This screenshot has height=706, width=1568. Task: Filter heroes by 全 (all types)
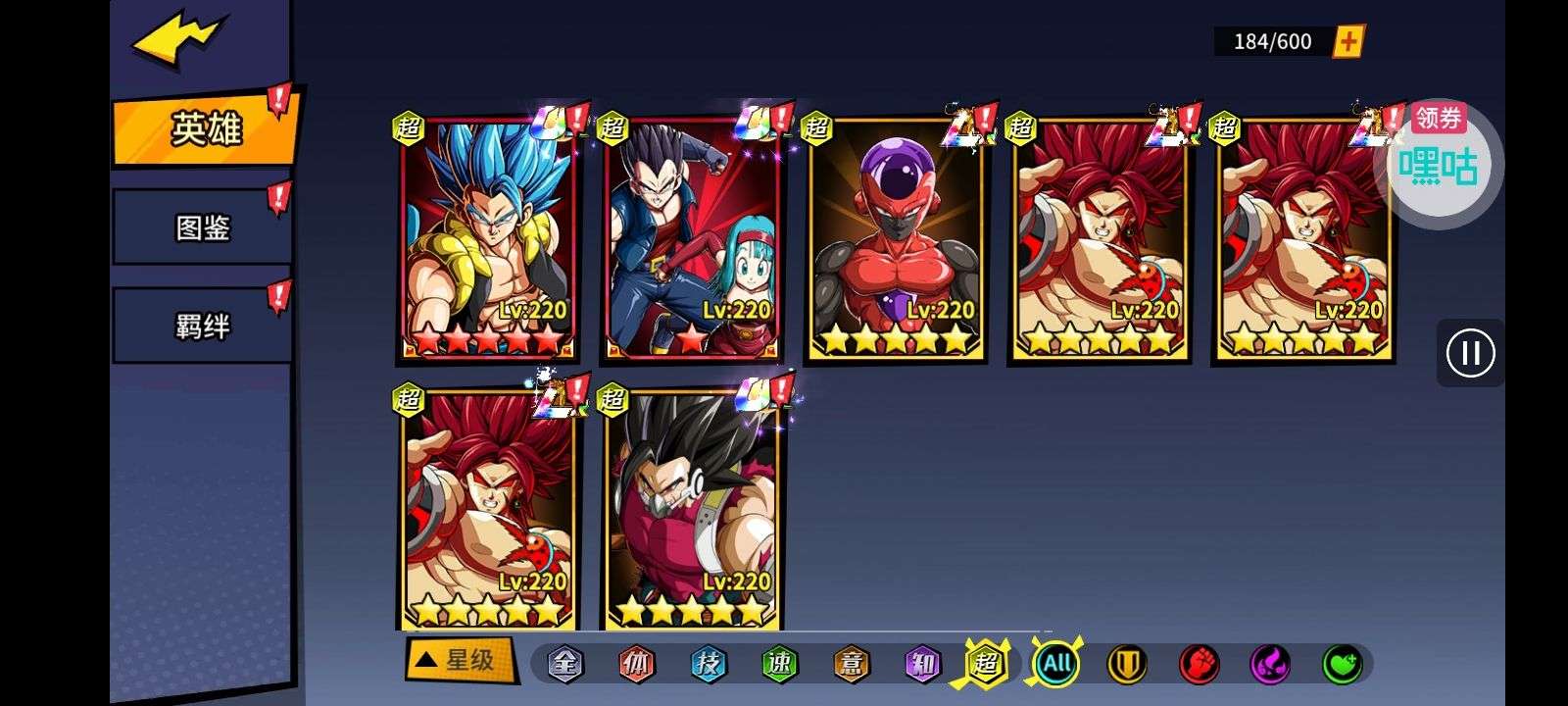click(x=564, y=664)
